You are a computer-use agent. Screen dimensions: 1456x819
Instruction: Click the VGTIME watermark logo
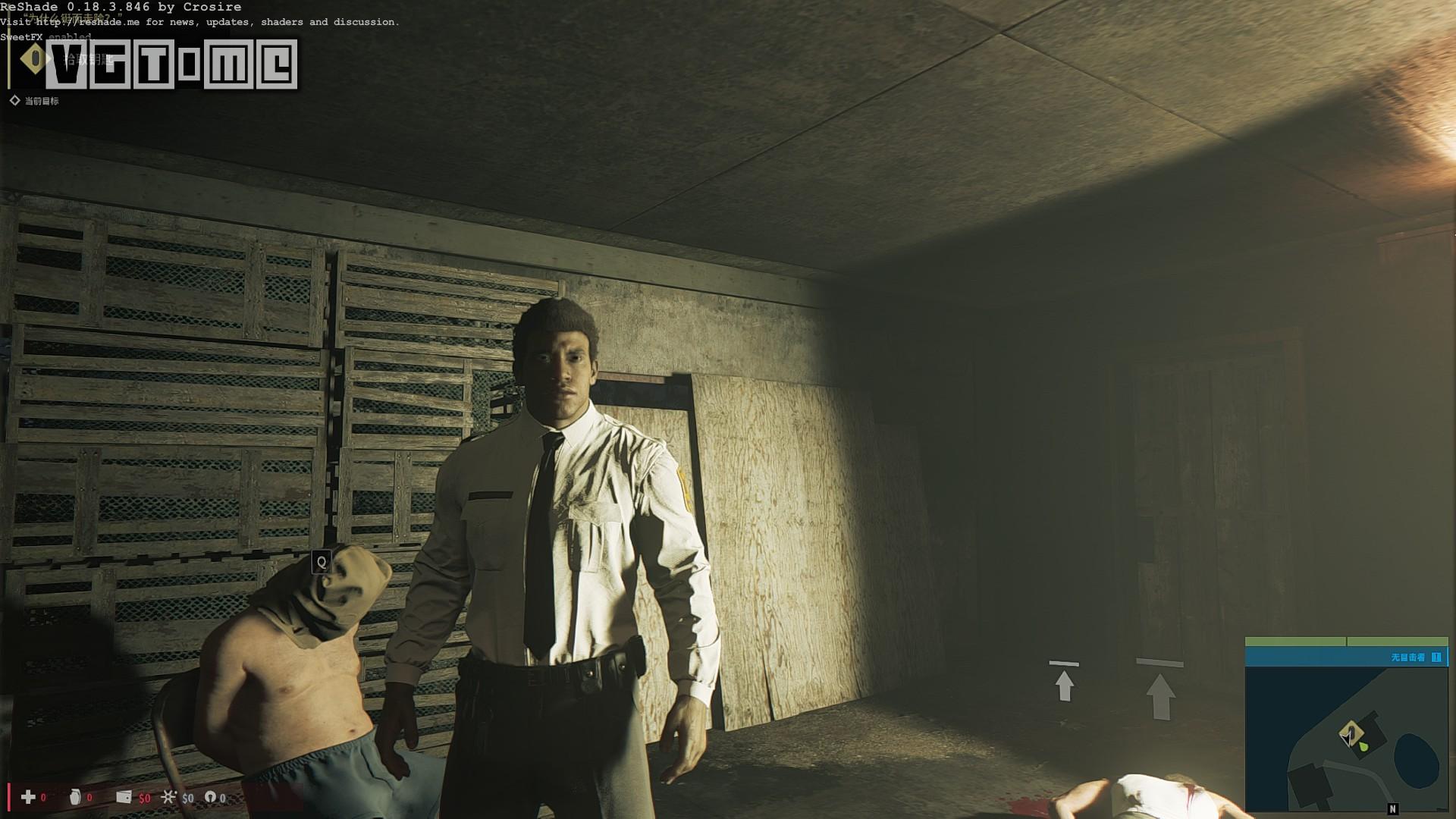pyautogui.click(x=172, y=64)
